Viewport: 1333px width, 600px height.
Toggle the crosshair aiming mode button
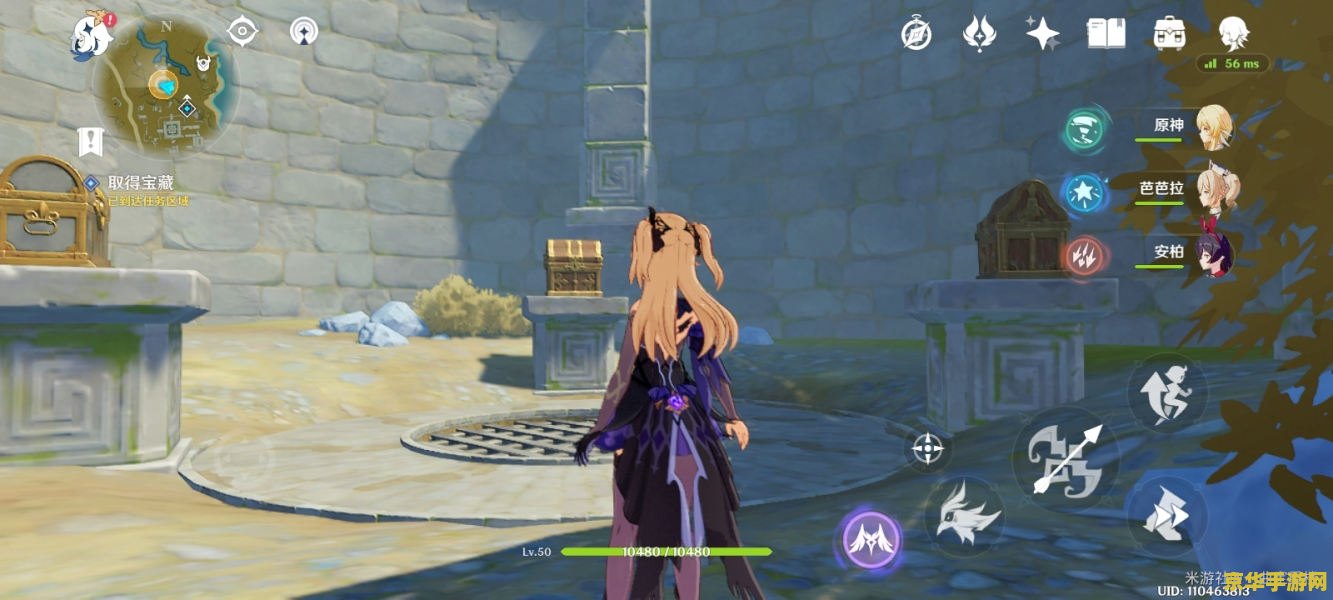928,448
